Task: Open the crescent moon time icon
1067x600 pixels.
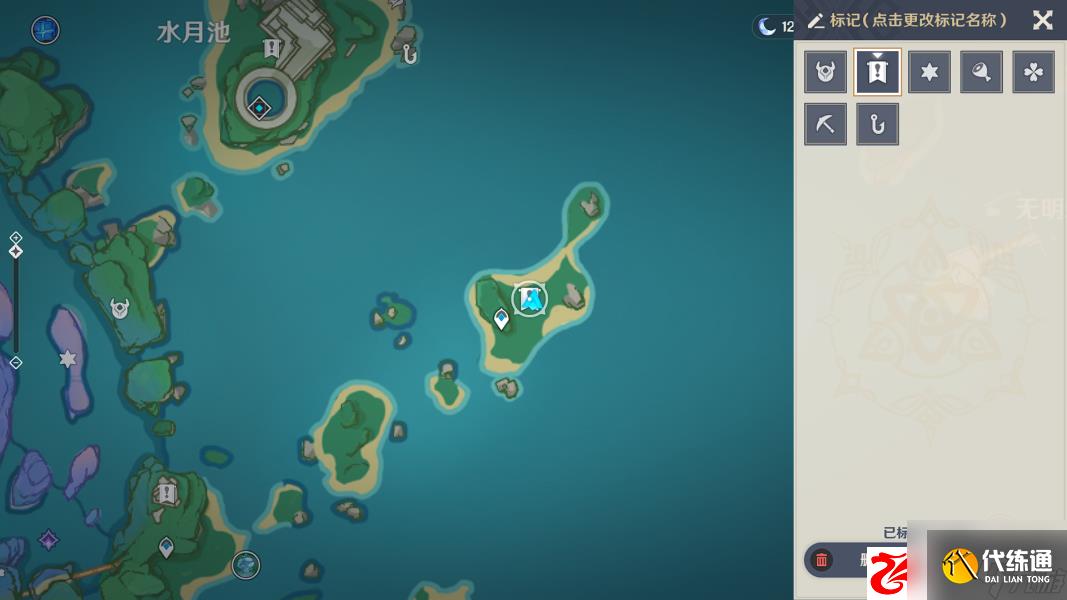Action: [x=768, y=27]
